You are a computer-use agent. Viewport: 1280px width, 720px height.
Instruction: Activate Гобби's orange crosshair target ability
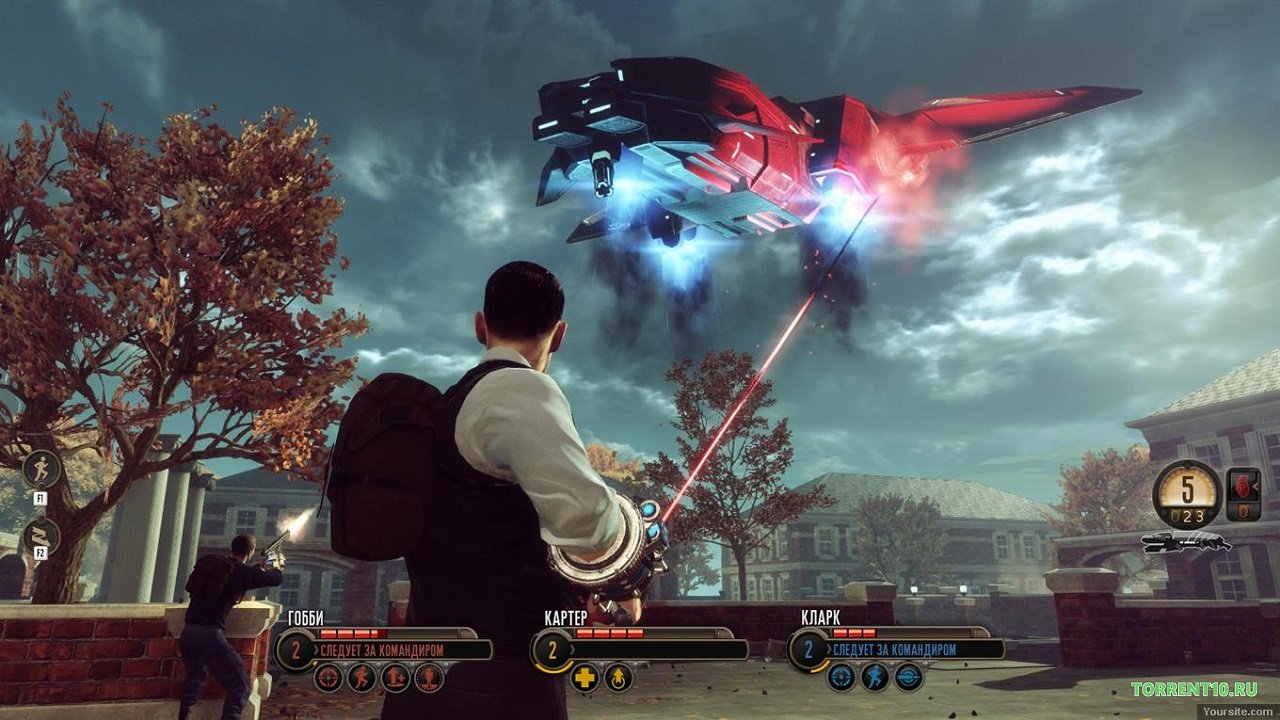[328, 678]
